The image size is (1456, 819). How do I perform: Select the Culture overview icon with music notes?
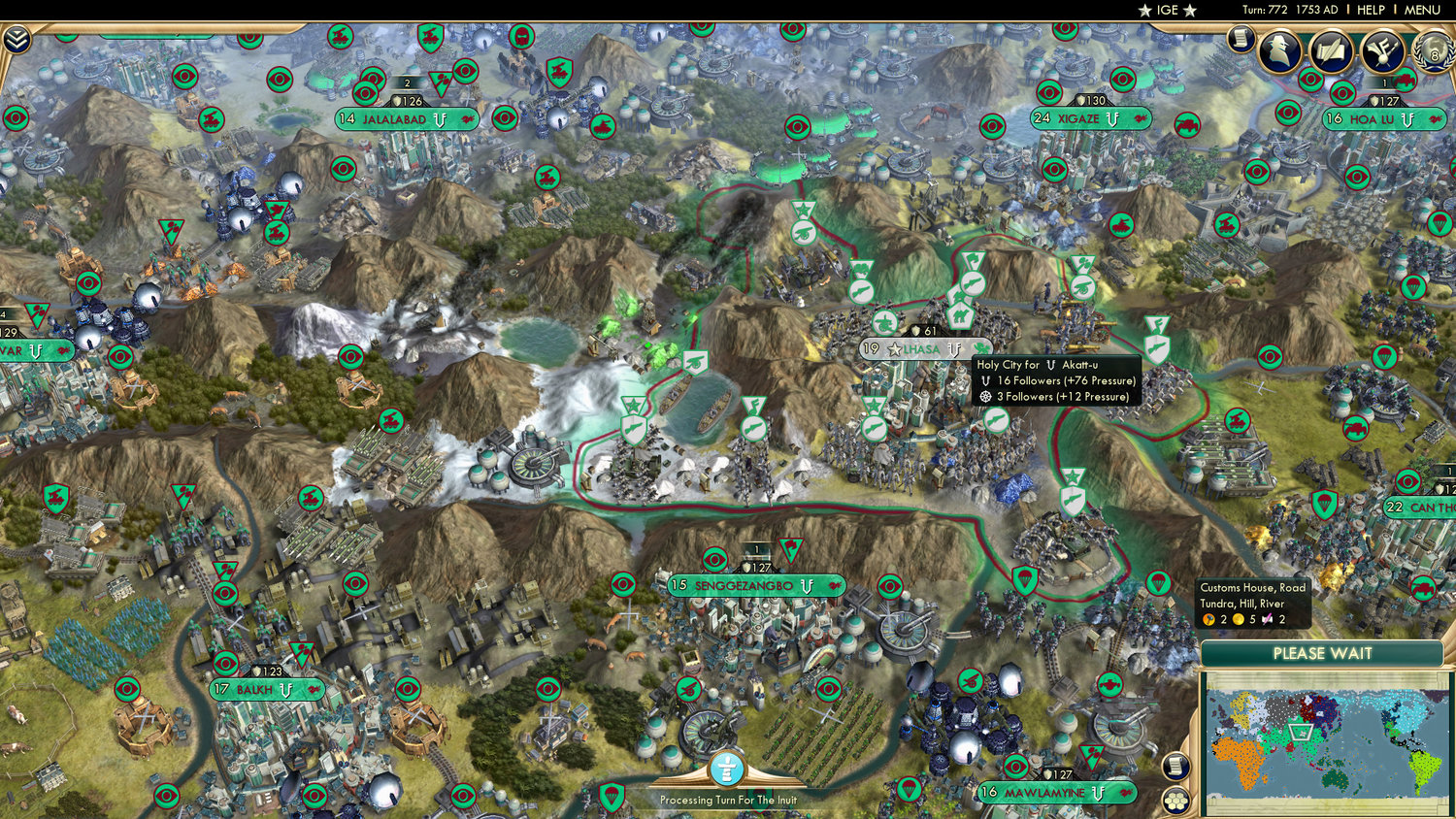tap(1382, 53)
